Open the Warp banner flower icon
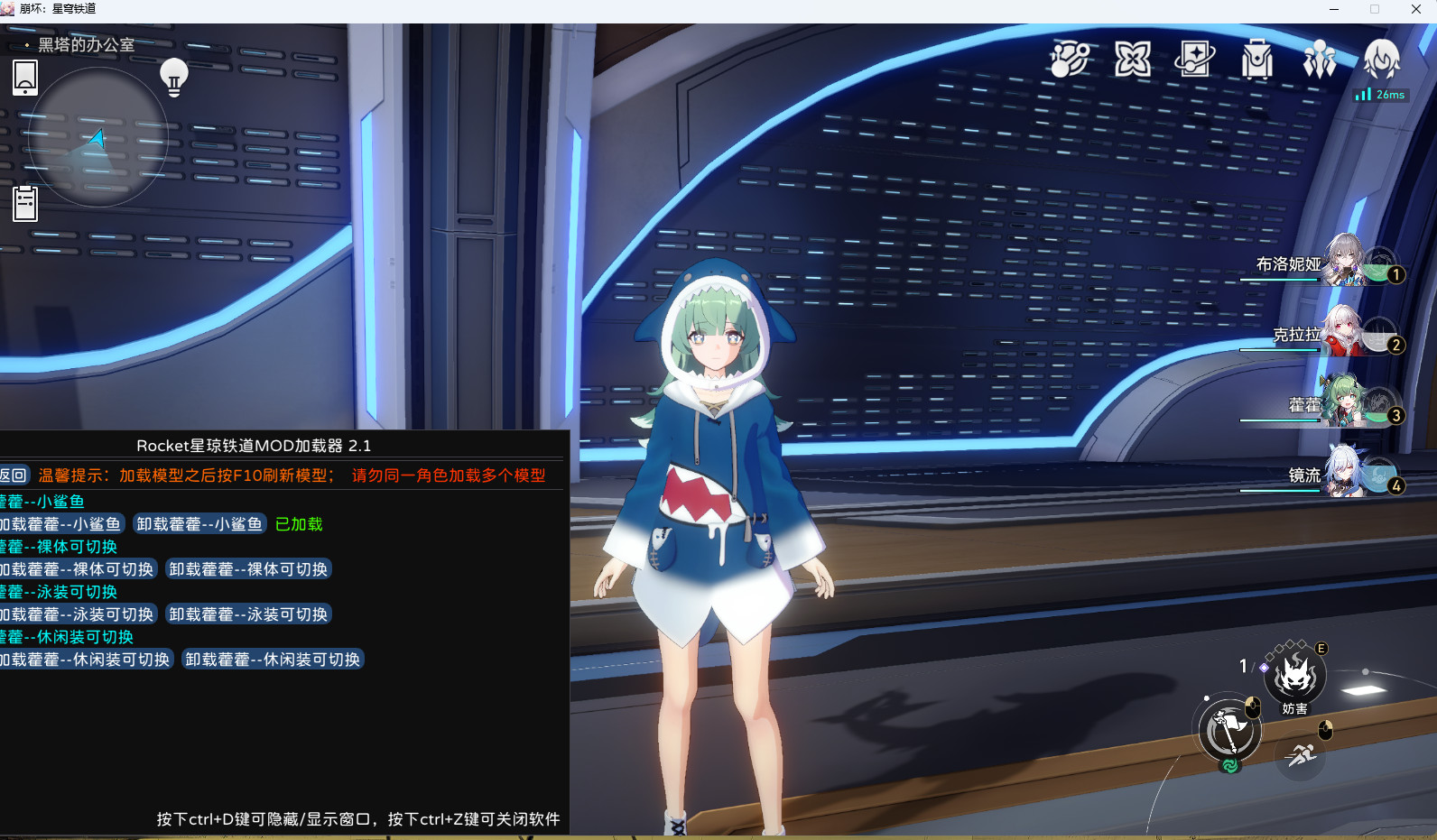 (1131, 59)
